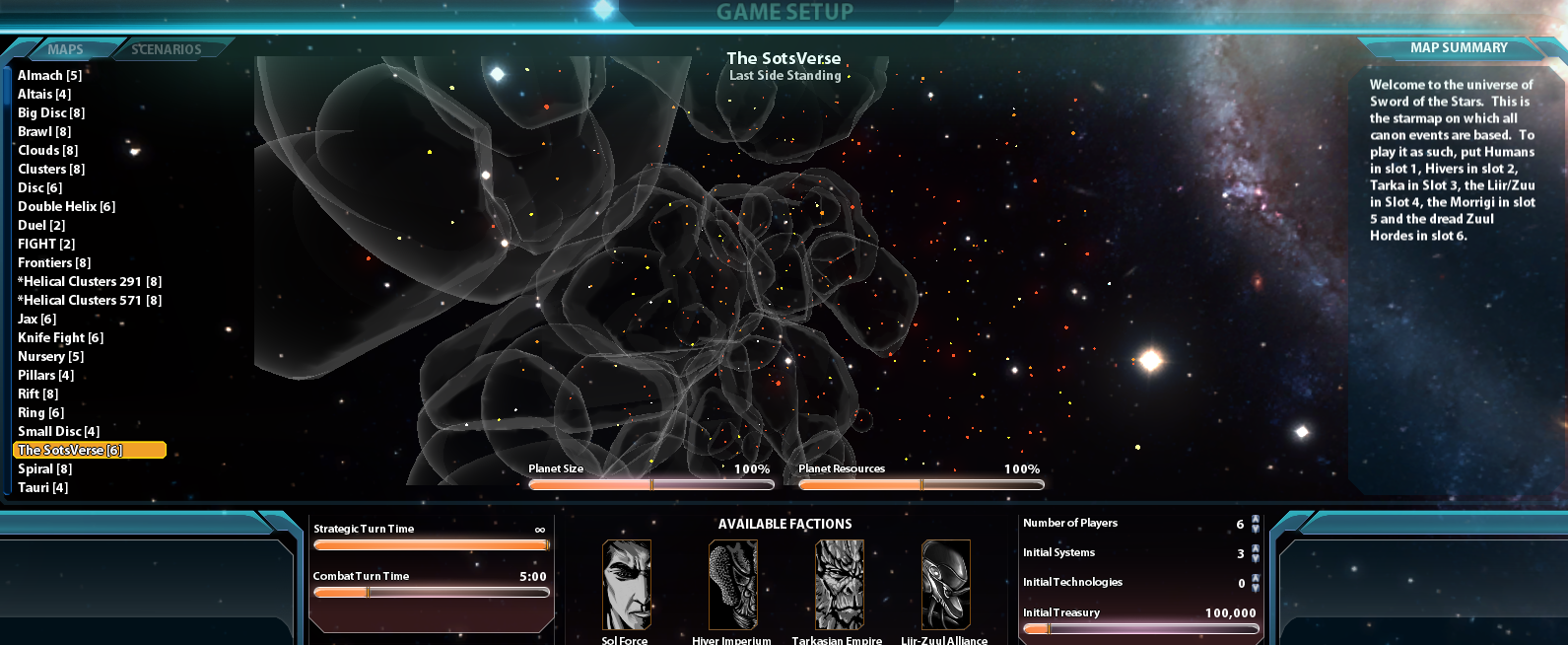Select the FIGHT [2] map
Image resolution: width=1568 pixels, height=645 pixels.
tap(46, 244)
